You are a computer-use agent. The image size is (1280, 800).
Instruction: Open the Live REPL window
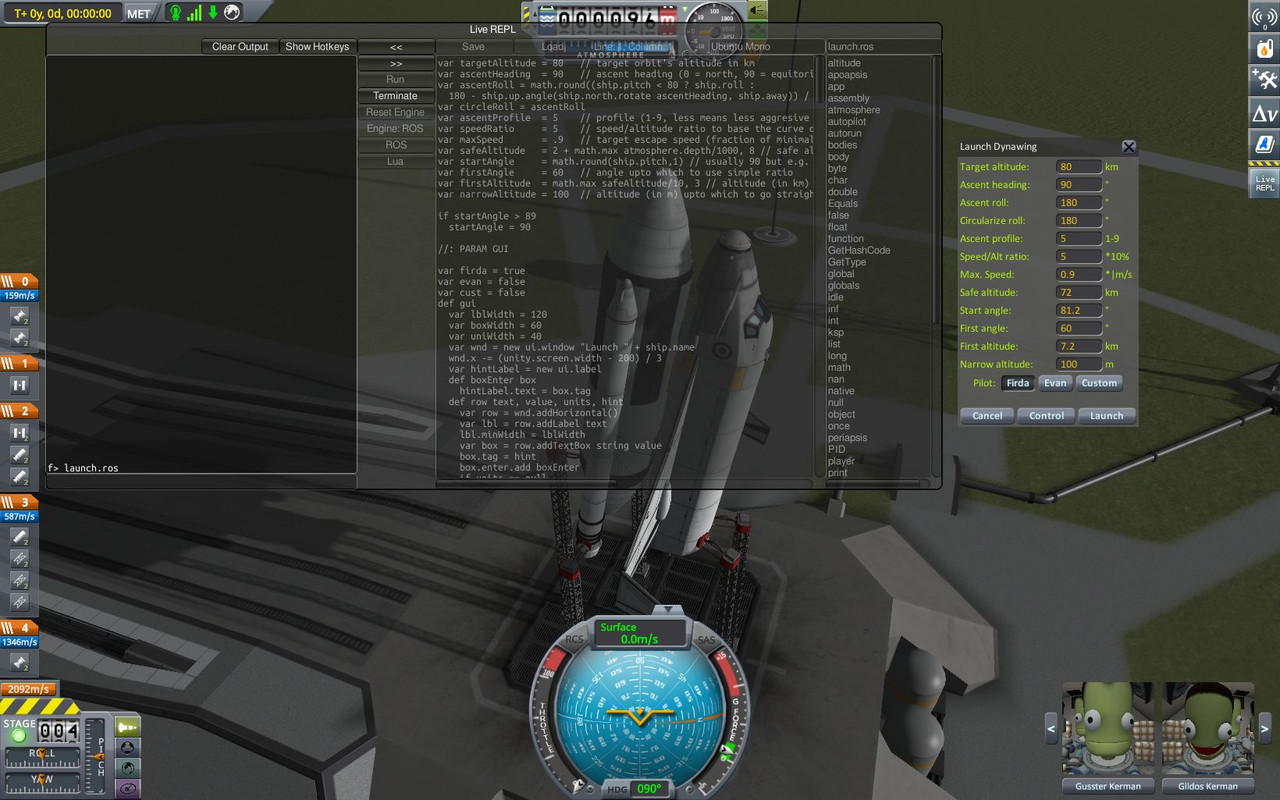(x=1262, y=180)
